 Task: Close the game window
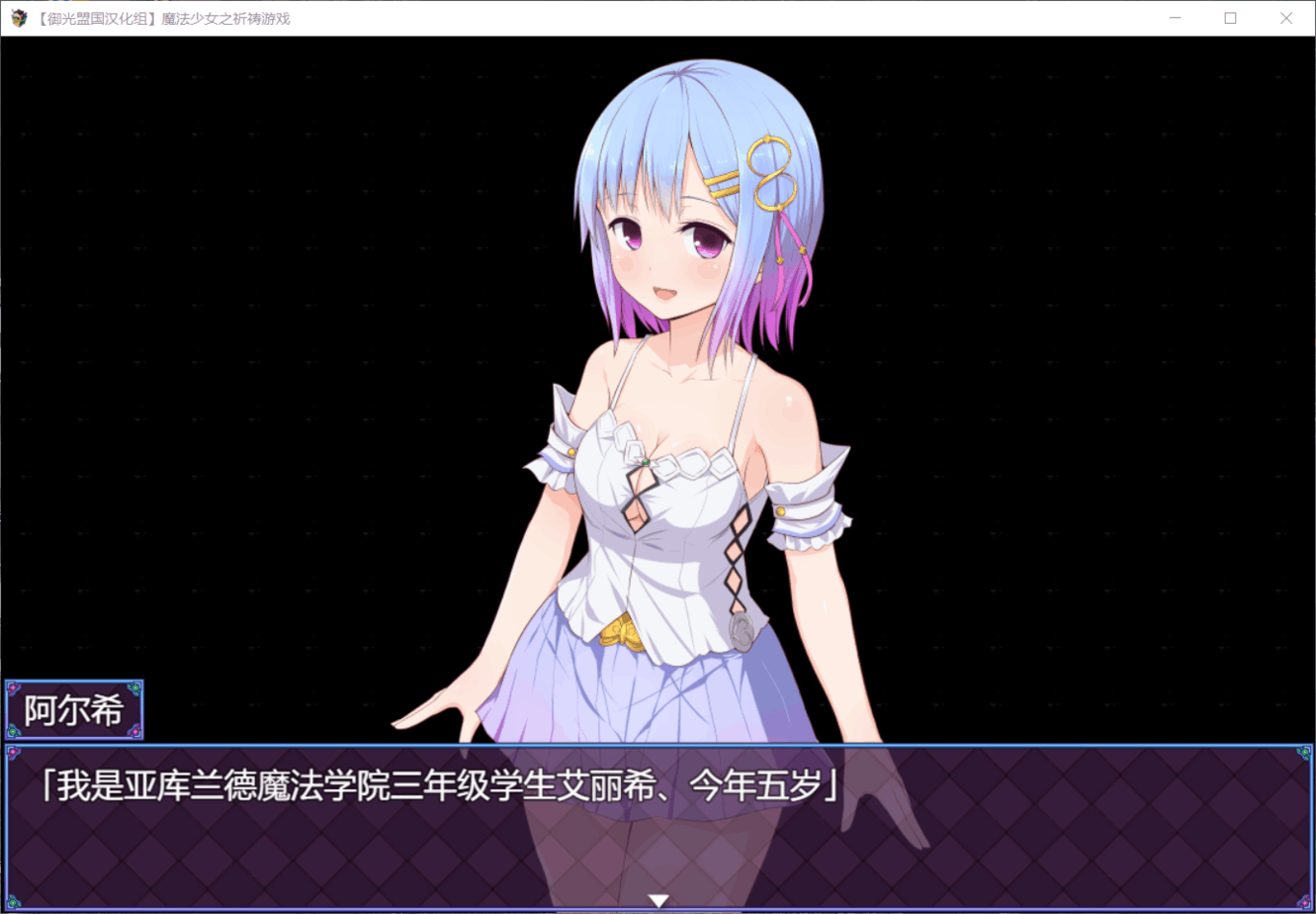tap(1285, 18)
